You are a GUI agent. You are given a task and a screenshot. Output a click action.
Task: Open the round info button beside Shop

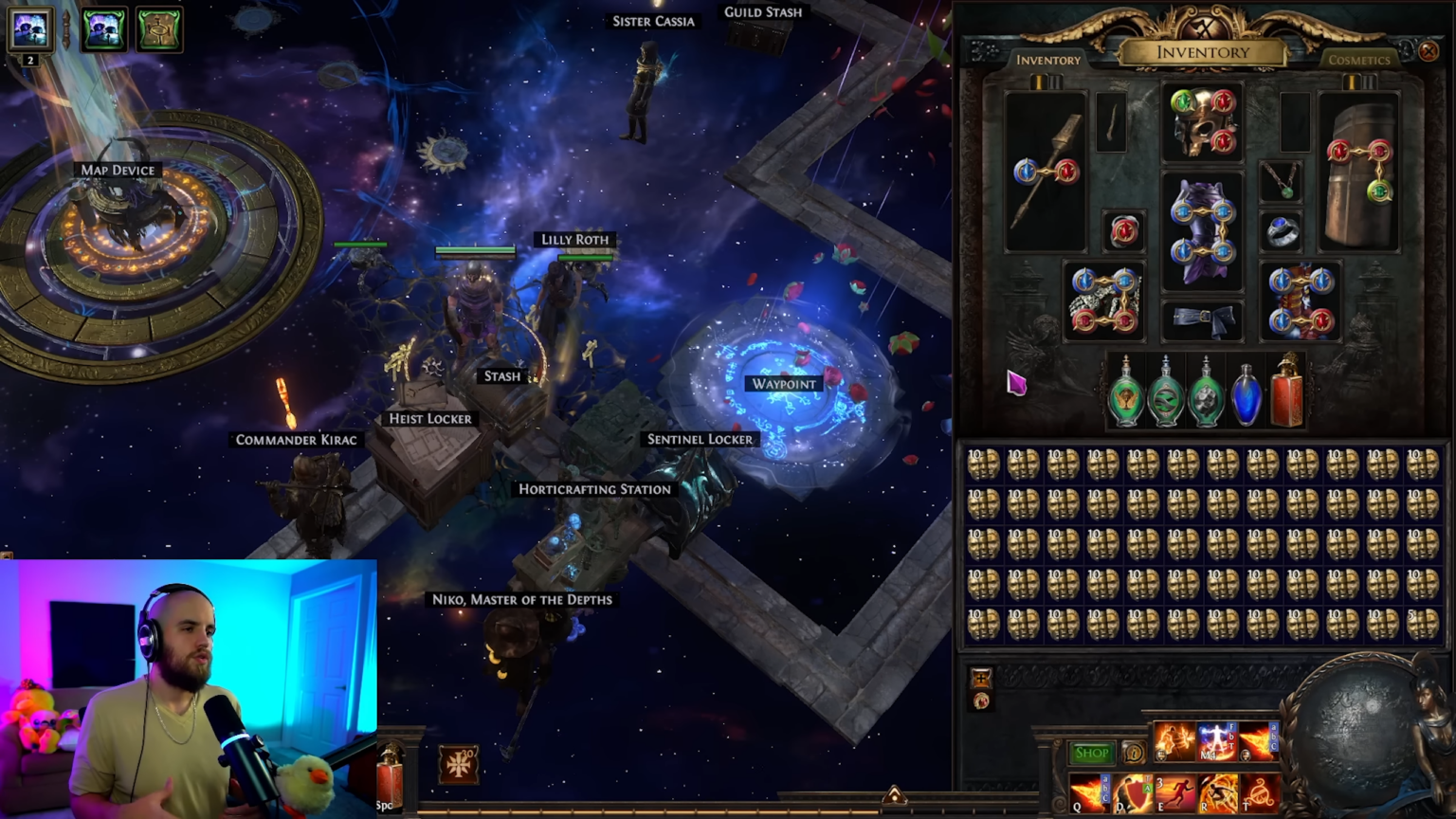1134,754
